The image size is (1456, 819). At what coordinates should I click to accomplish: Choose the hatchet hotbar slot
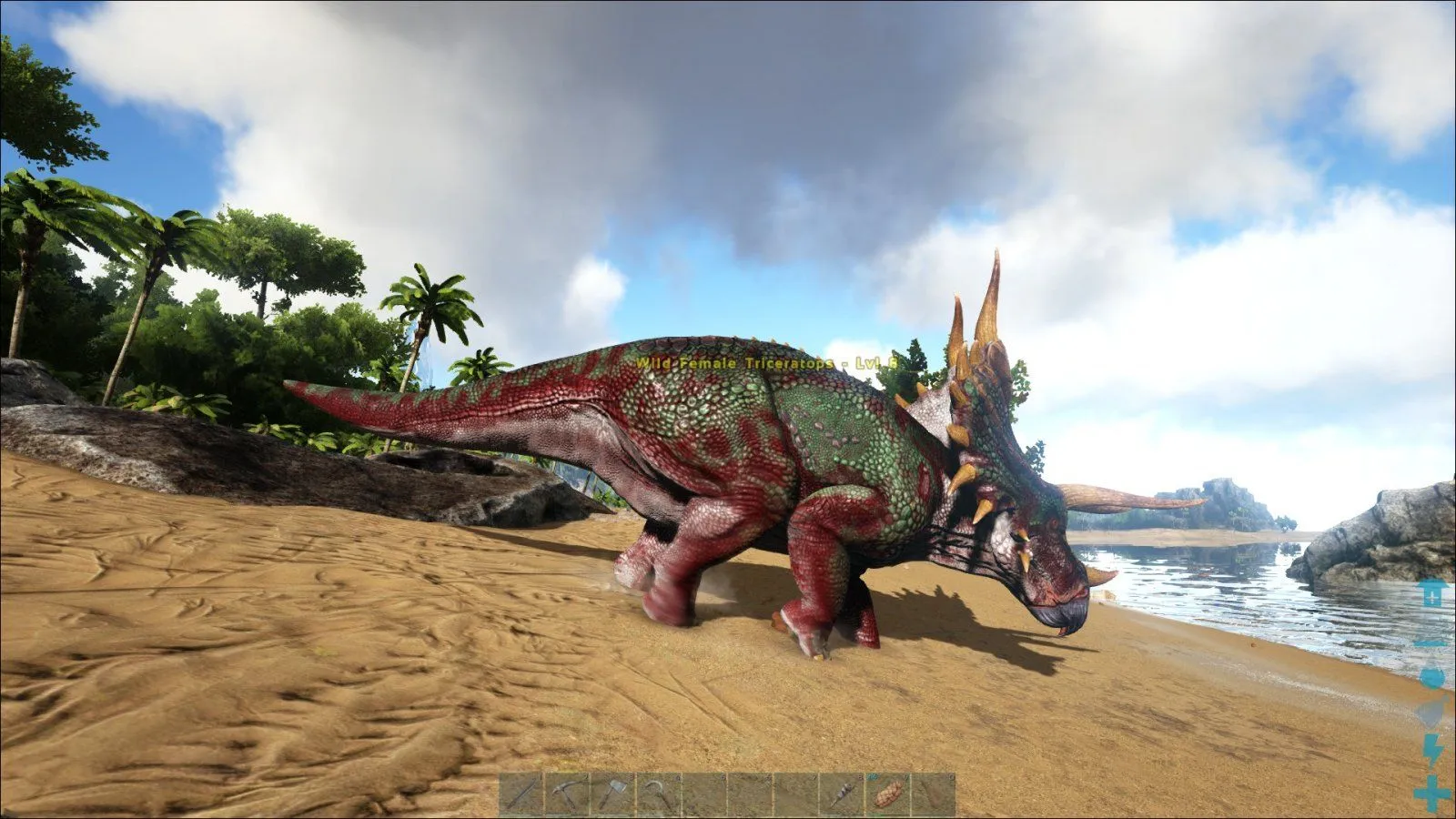tap(612, 794)
